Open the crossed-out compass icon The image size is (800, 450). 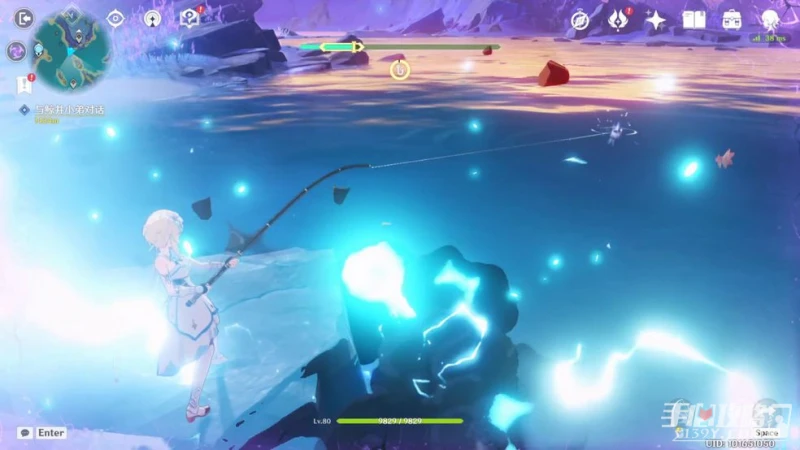[580, 20]
